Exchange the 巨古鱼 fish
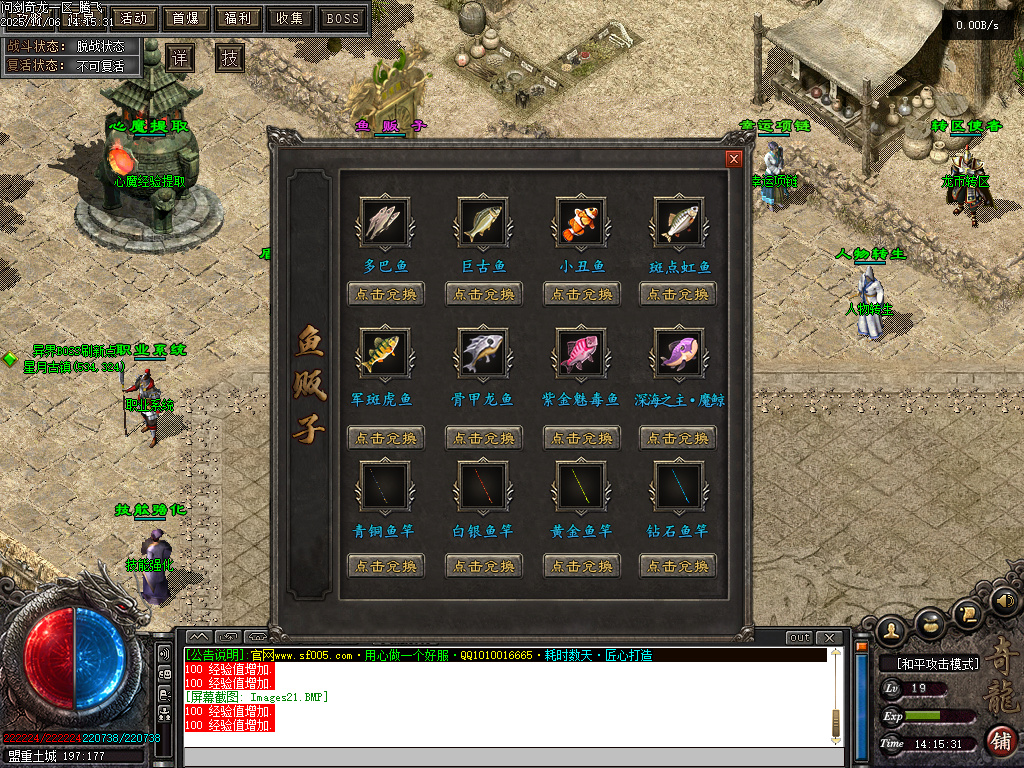This screenshot has width=1024, height=768. (484, 294)
